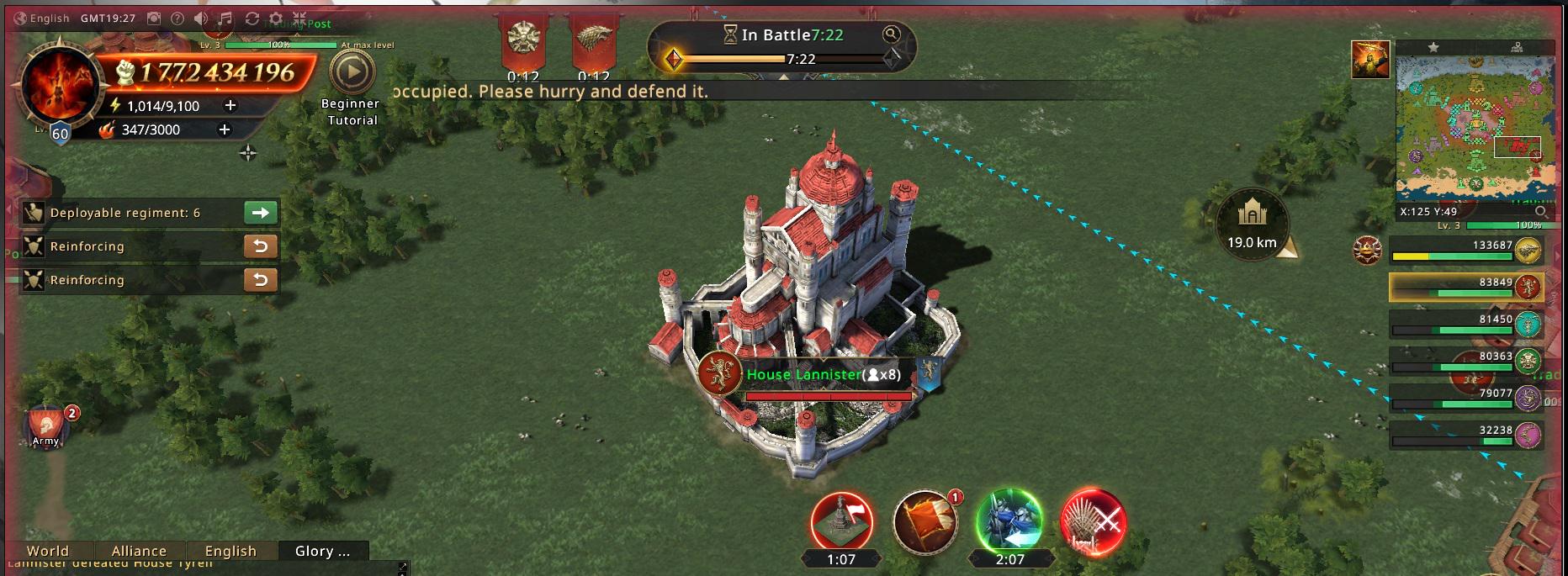Viewport: 1568px width, 576px height.
Task: Recall the first Reinforcing regiment
Action: 261,246
